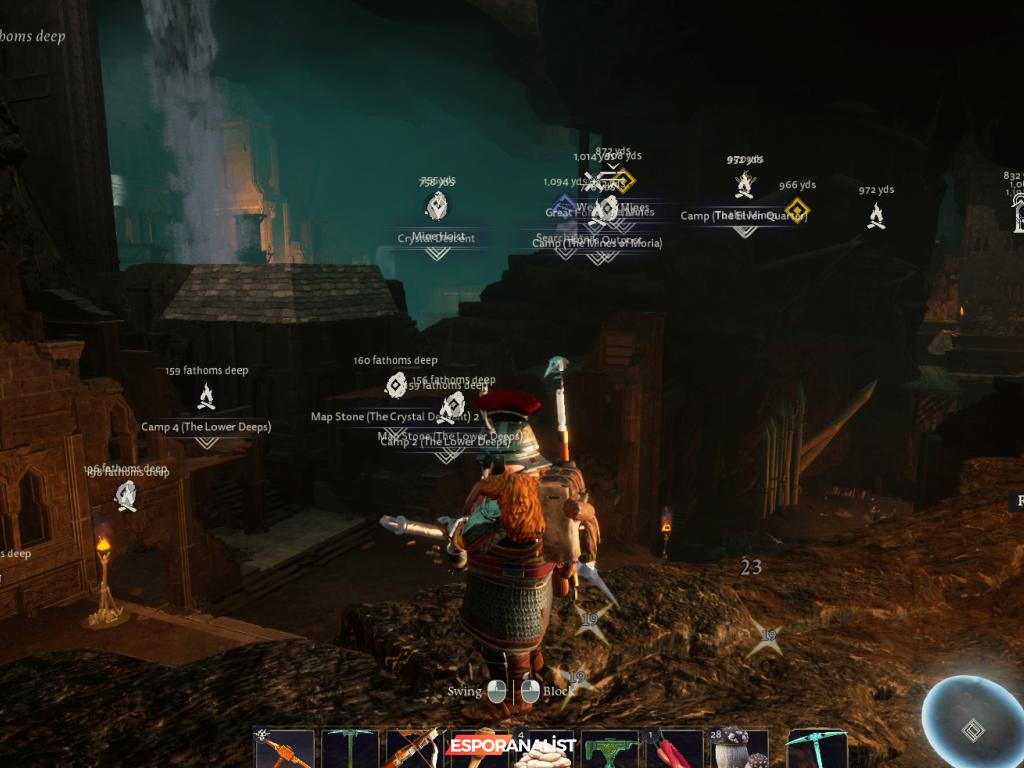1024x768 pixels.
Task: Select the campfire marker at 972 yds
Action: click(x=876, y=215)
